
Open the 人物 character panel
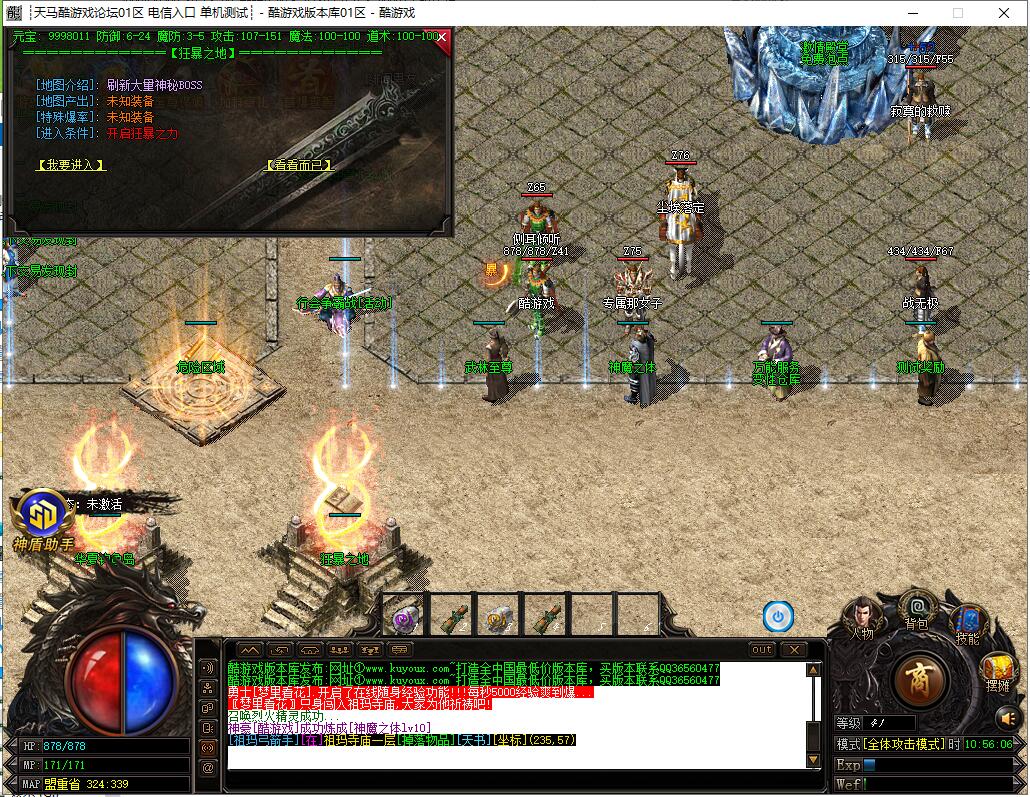pos(860,618)
